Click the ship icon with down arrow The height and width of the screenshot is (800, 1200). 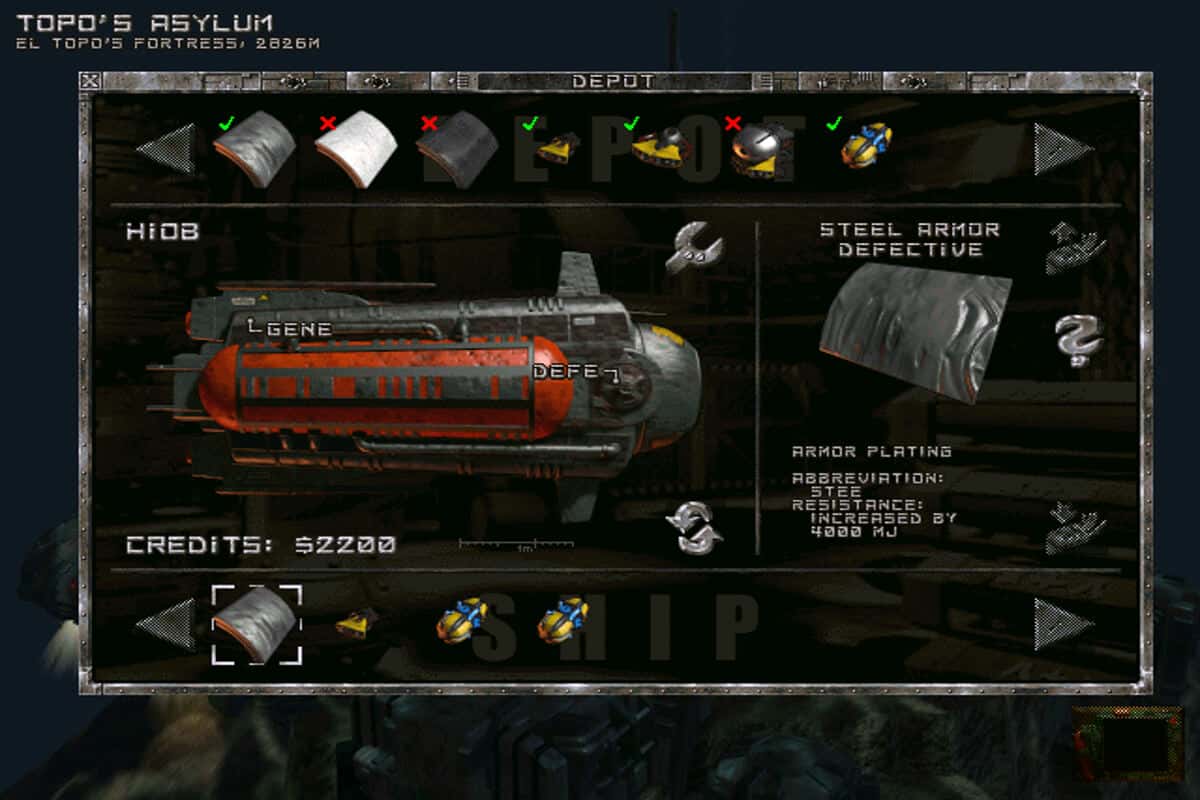click(1075, 528)
